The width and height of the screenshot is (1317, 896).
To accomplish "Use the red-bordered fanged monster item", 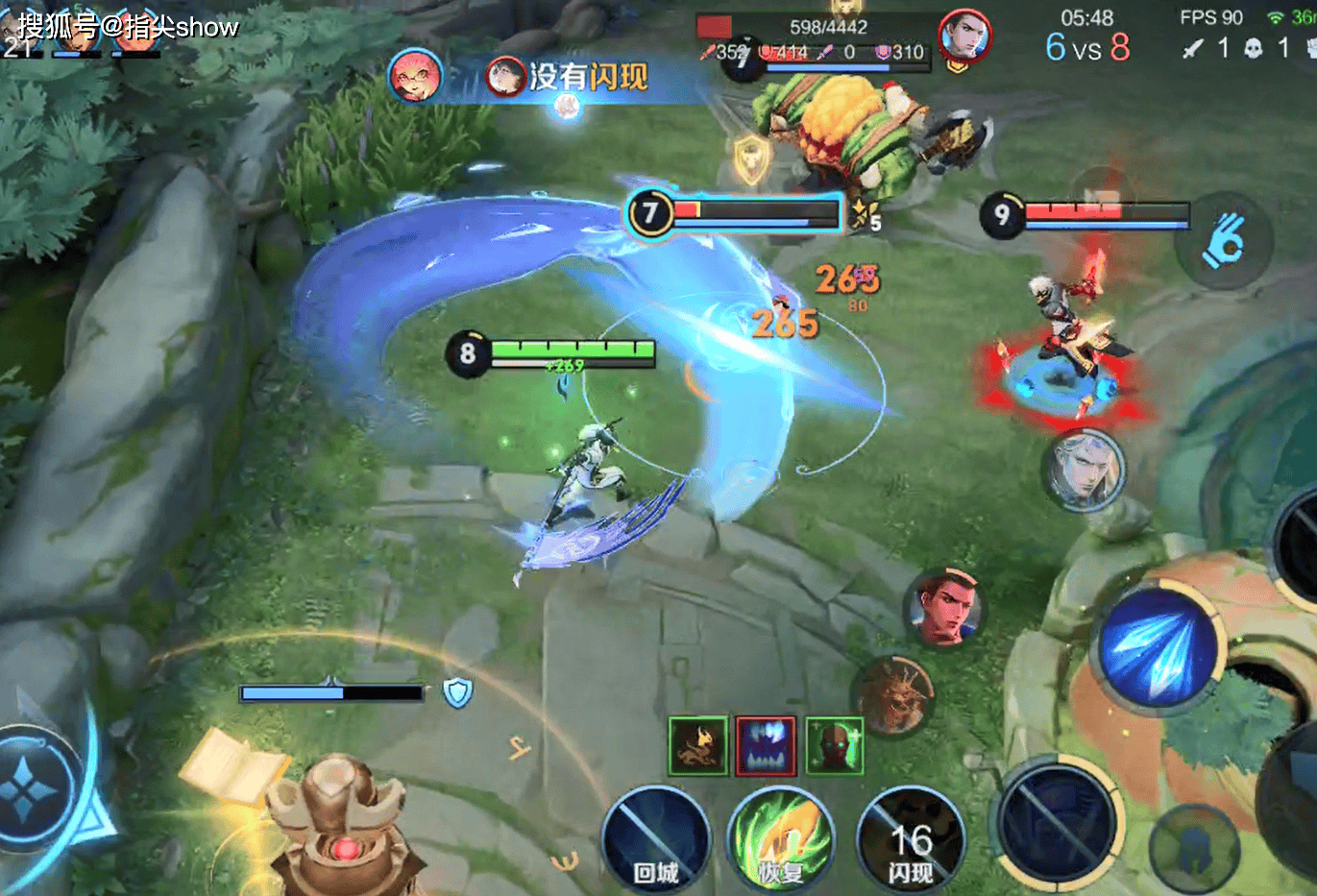I will (766, 745).
